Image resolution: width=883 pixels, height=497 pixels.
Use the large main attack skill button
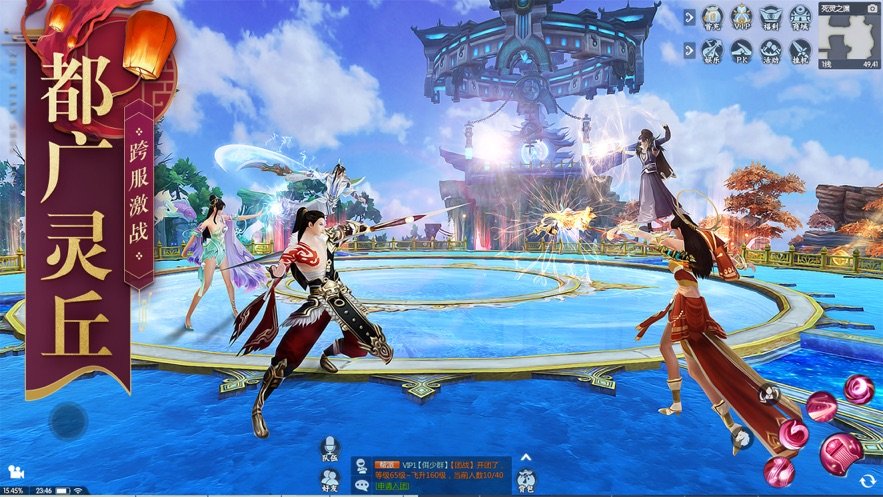coord(839,452)
